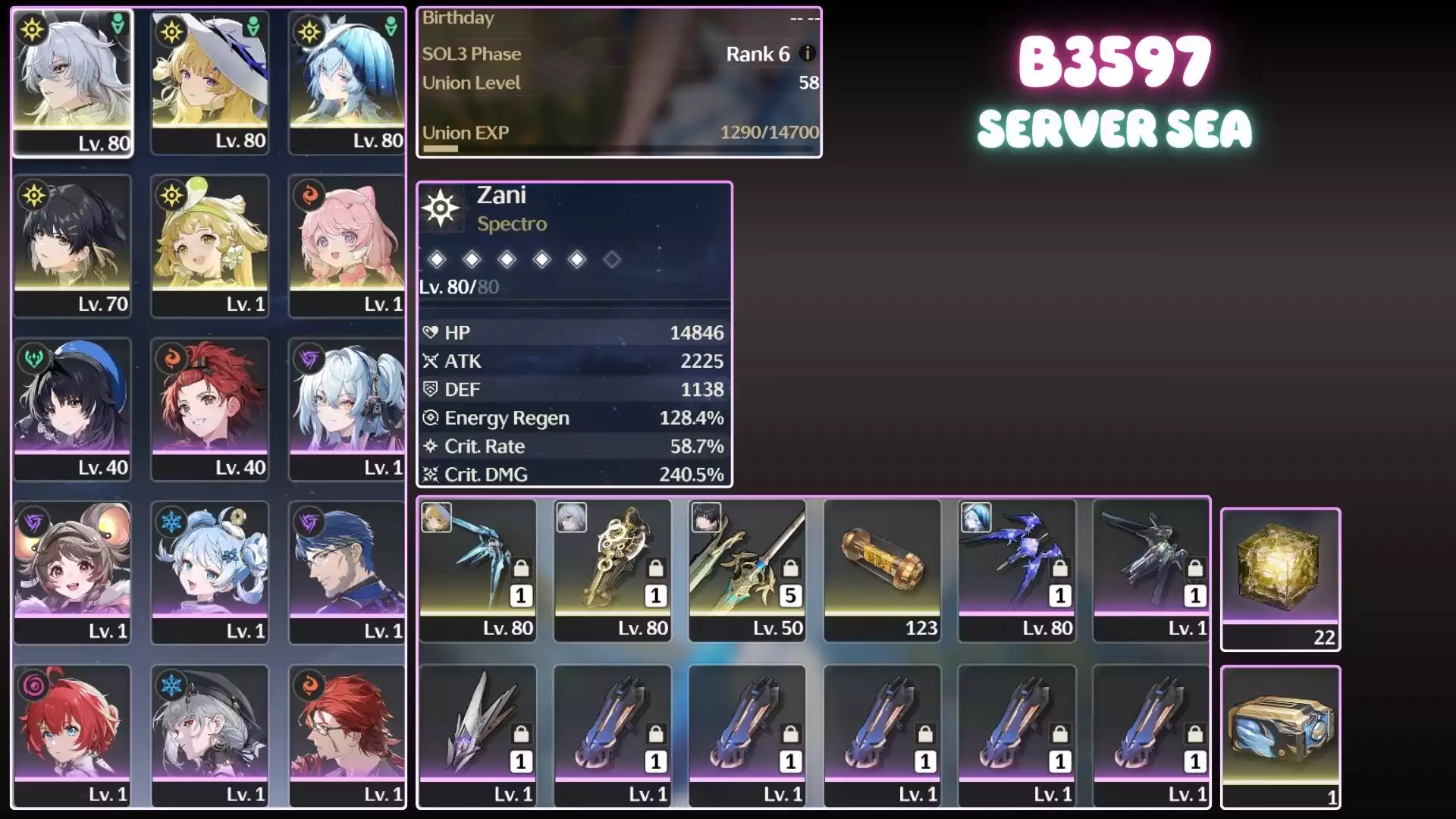Select the purple butterfly Lv. 80 weapon
The image size is (1456, 819).
1017,570
